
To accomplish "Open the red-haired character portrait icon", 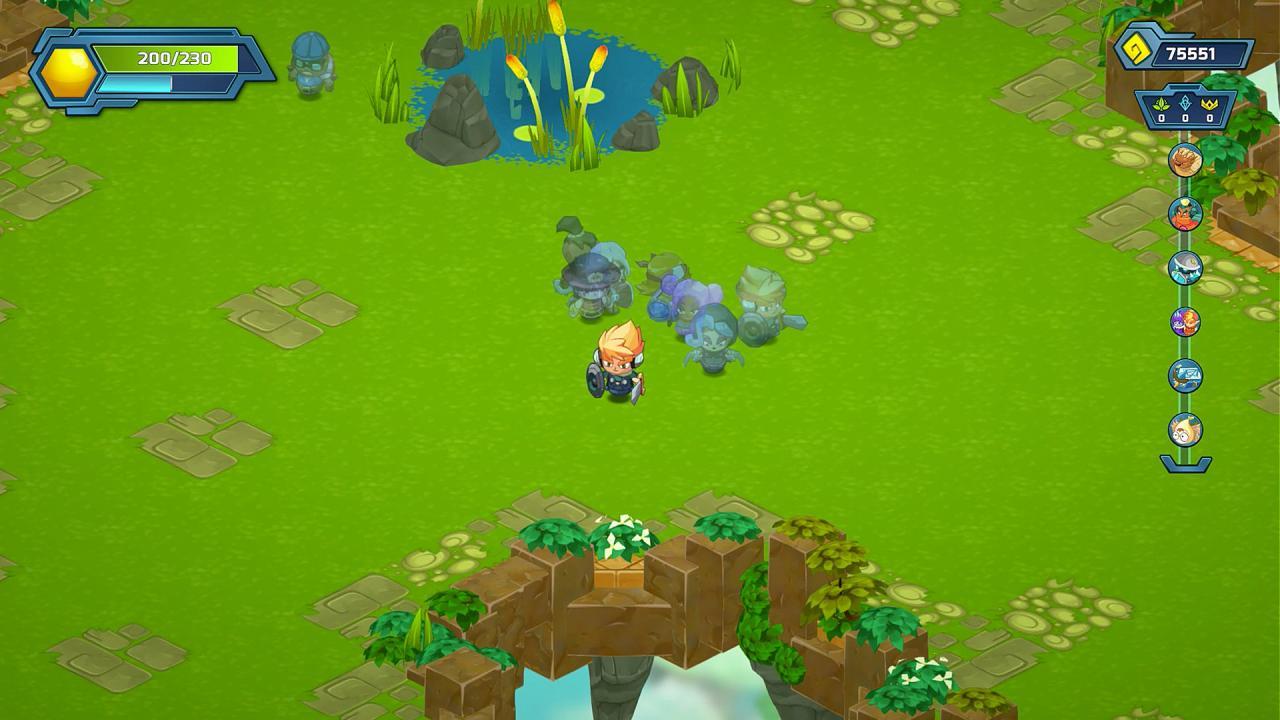I will click(x=1184, y=214).
